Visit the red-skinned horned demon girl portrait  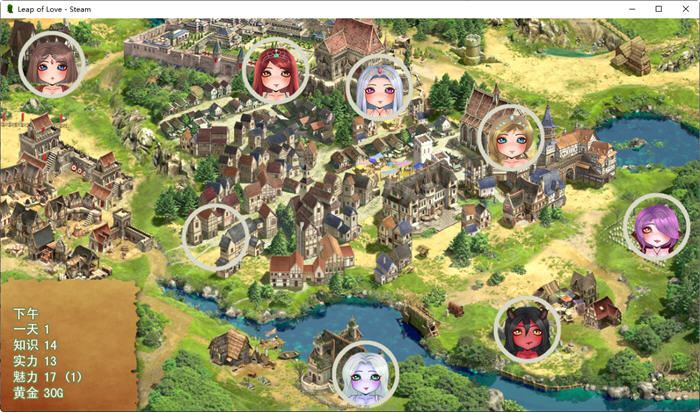click(527, 330)
